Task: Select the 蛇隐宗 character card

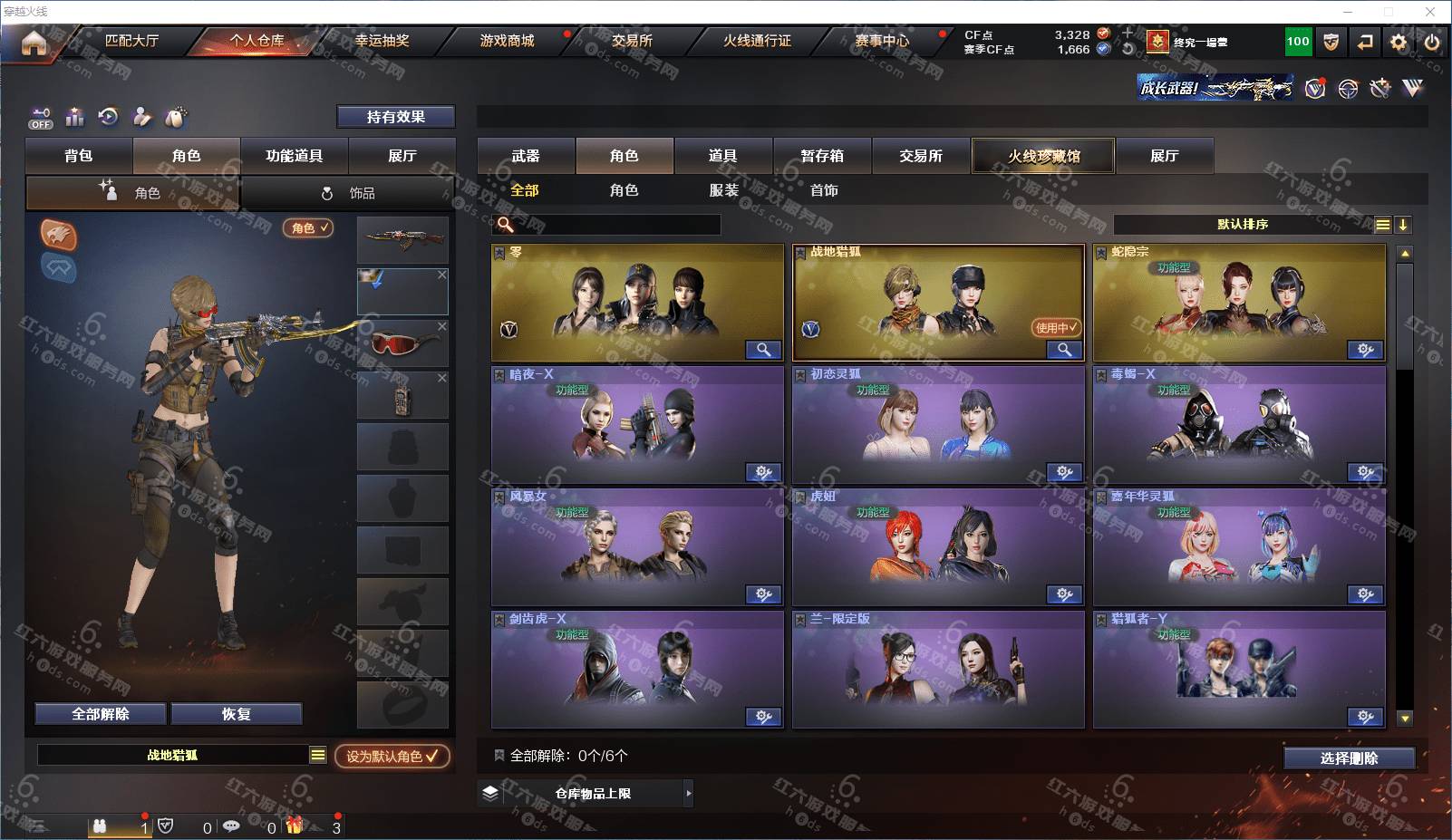Action: (x=1238, y=303)
